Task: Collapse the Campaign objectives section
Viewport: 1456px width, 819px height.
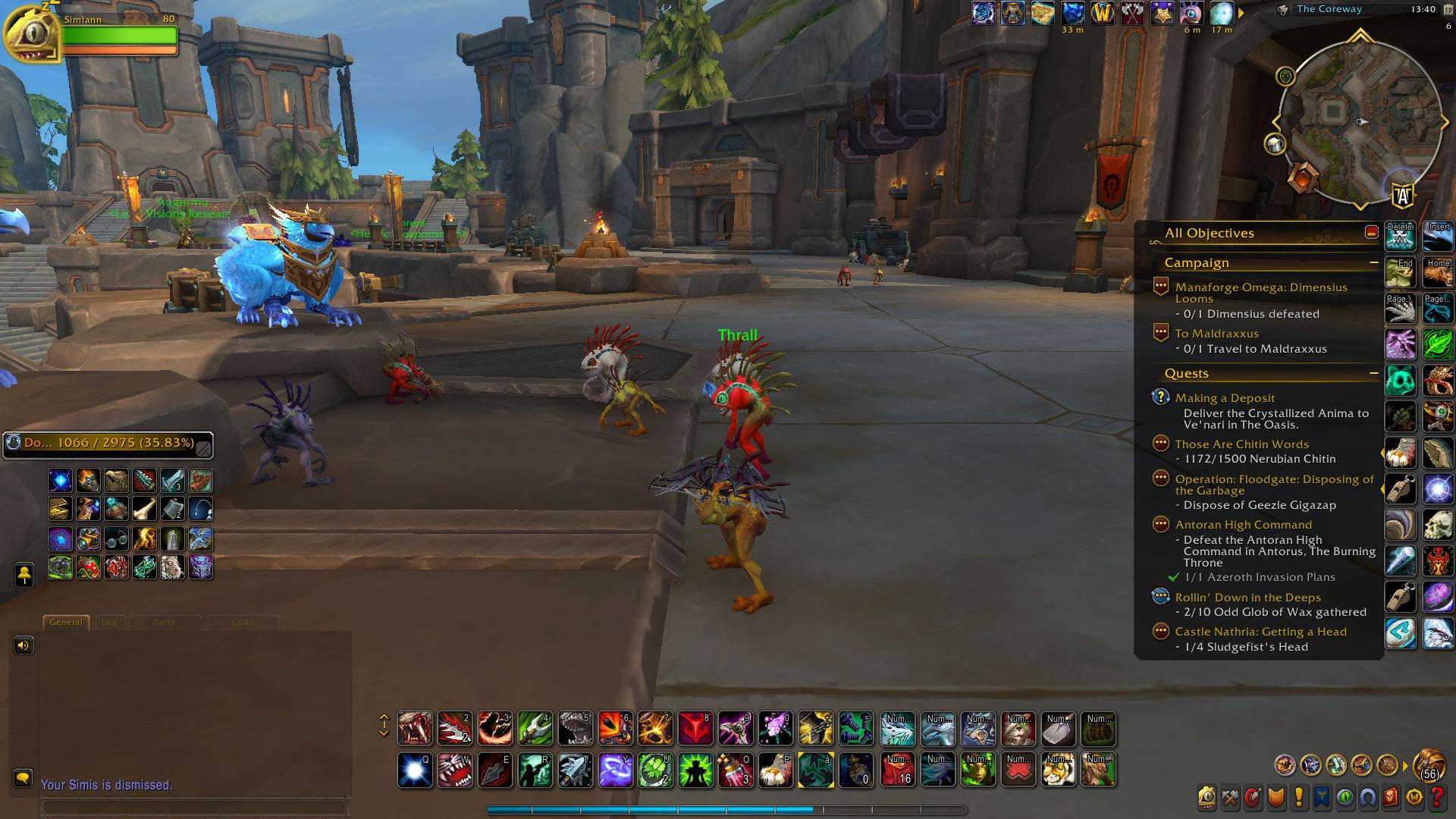Action: (1373, 263)
